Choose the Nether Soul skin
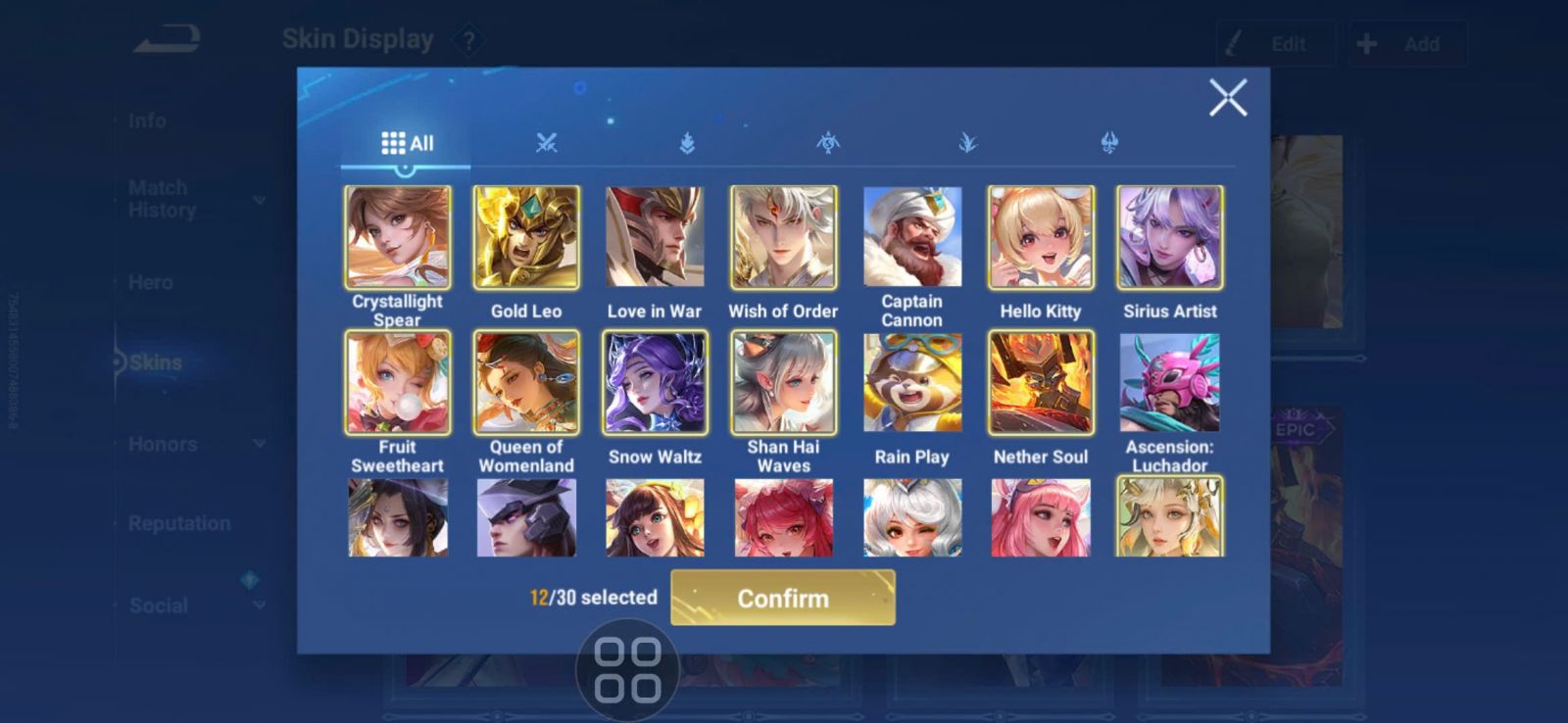 point(1041,382)
